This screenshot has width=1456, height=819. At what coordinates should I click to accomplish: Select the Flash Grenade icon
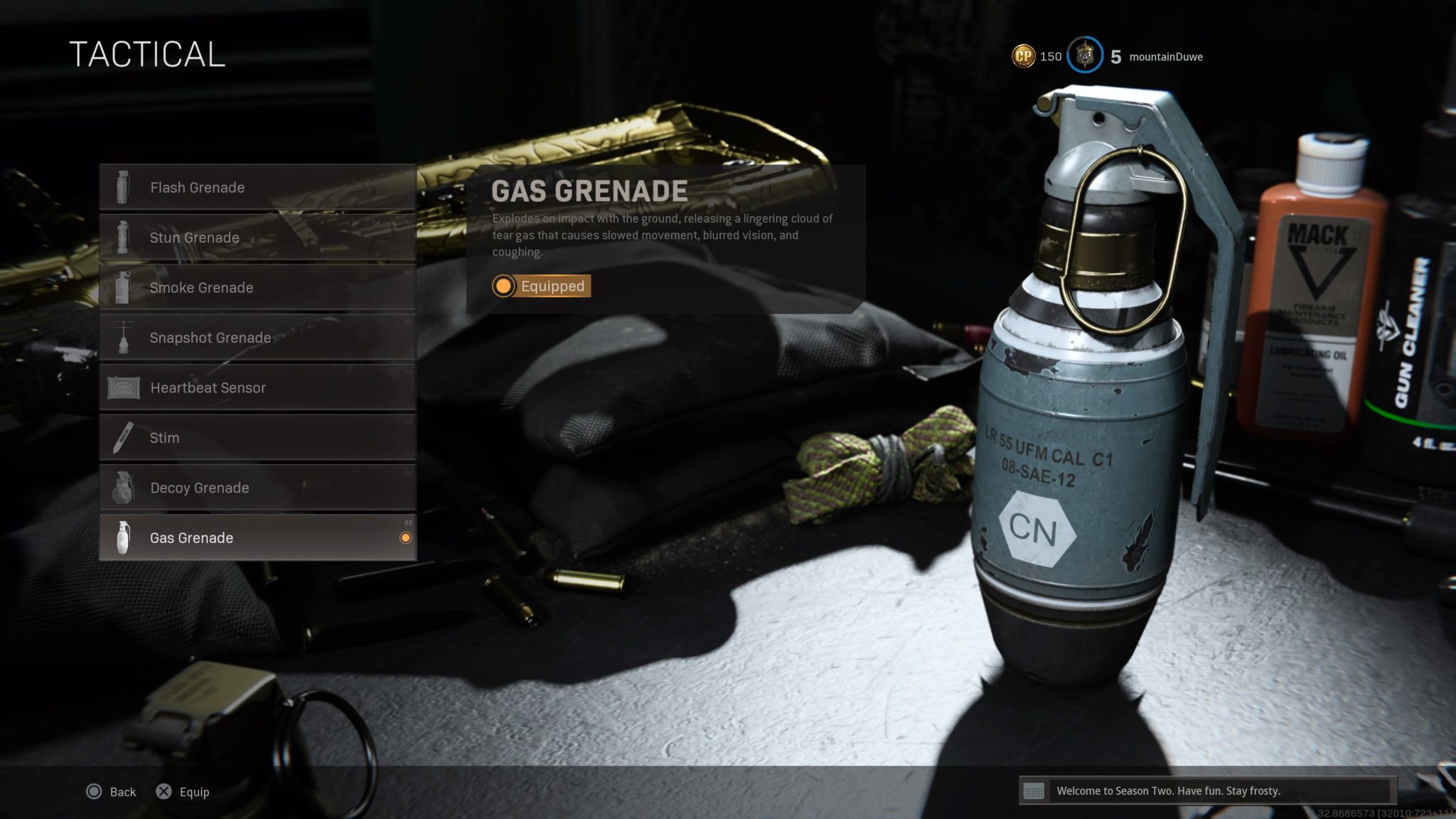tap(124, 187)
